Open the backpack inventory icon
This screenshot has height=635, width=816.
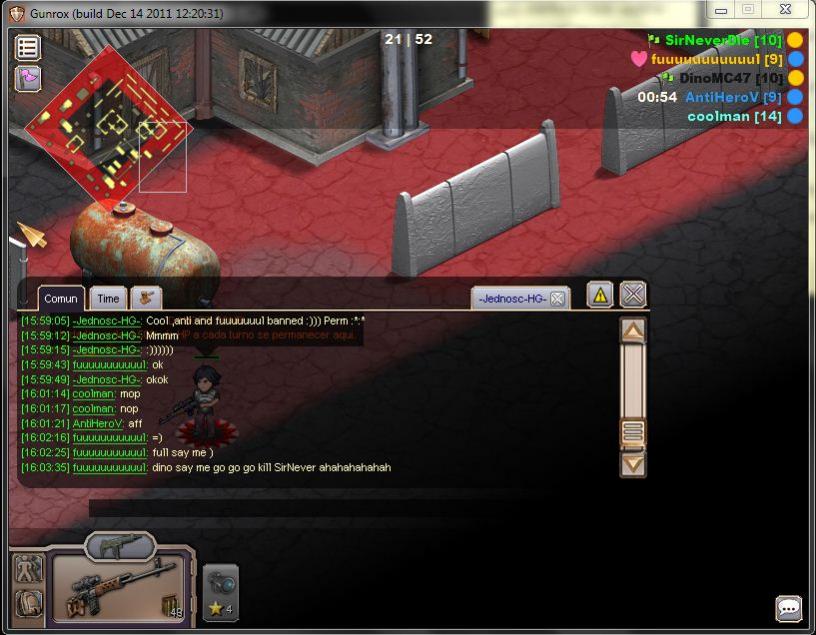(x=28, y=604)
